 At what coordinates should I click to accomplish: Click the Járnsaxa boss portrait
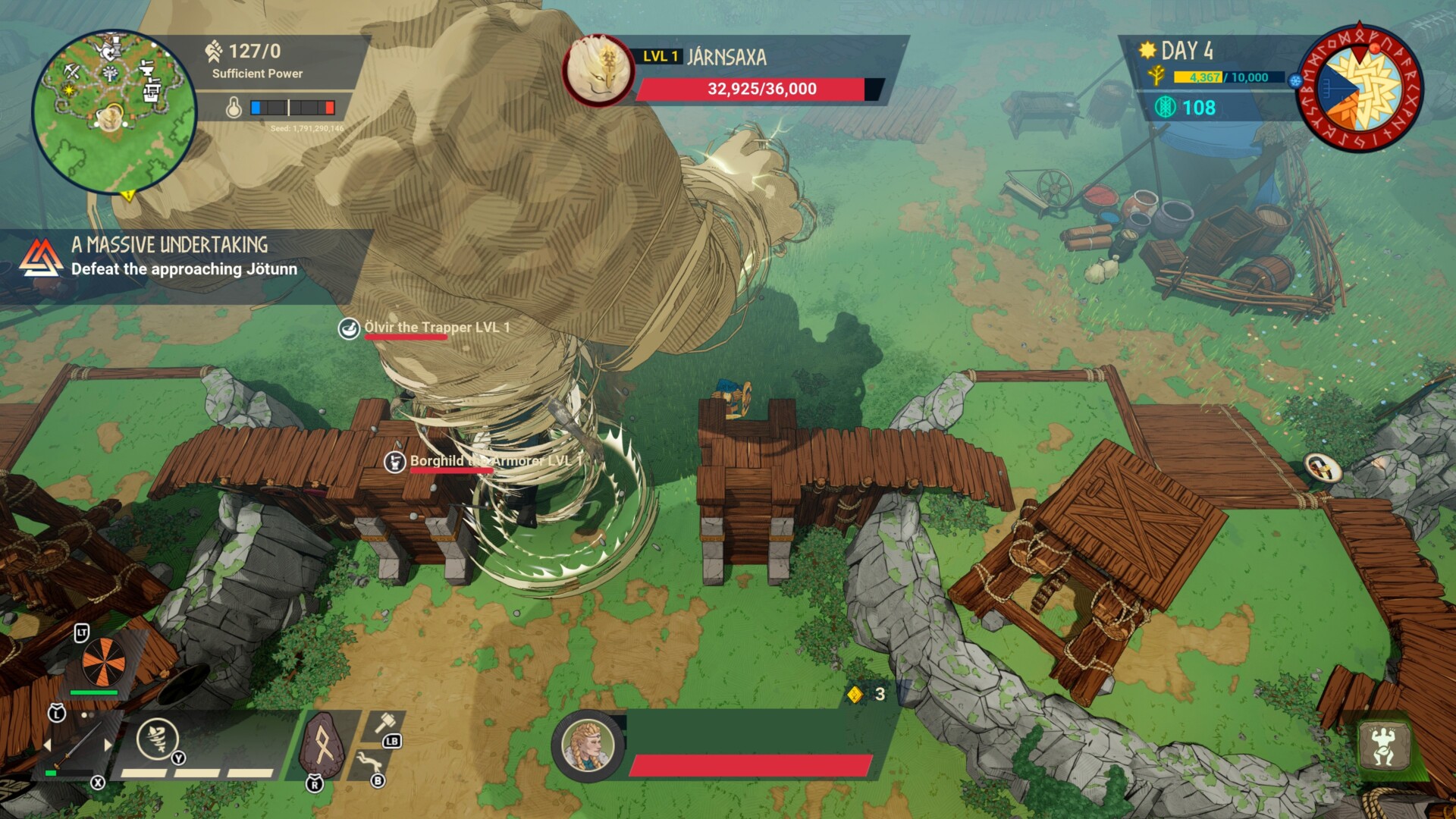click(598, 71)
